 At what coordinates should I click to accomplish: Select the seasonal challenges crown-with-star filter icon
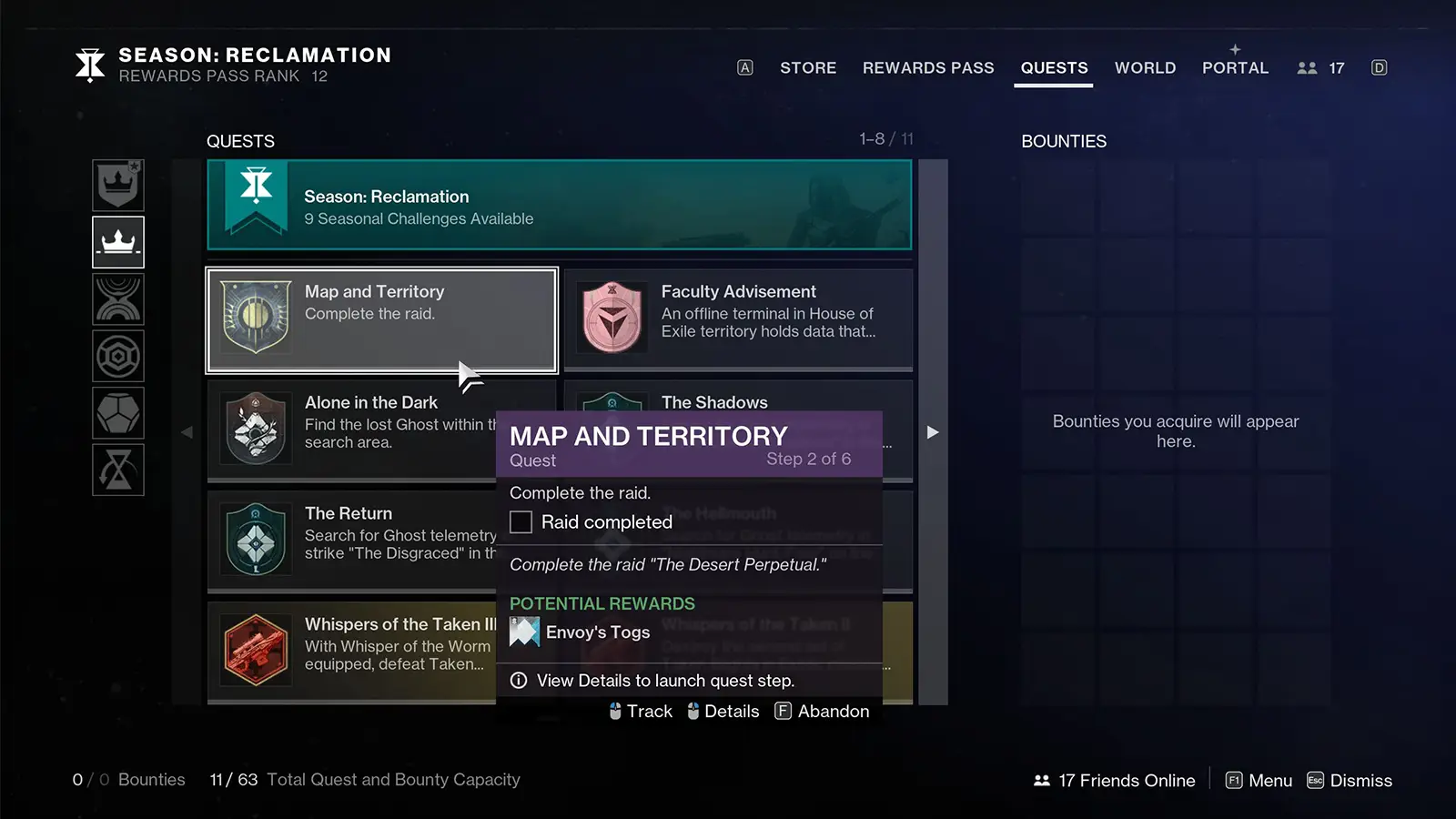118,185
